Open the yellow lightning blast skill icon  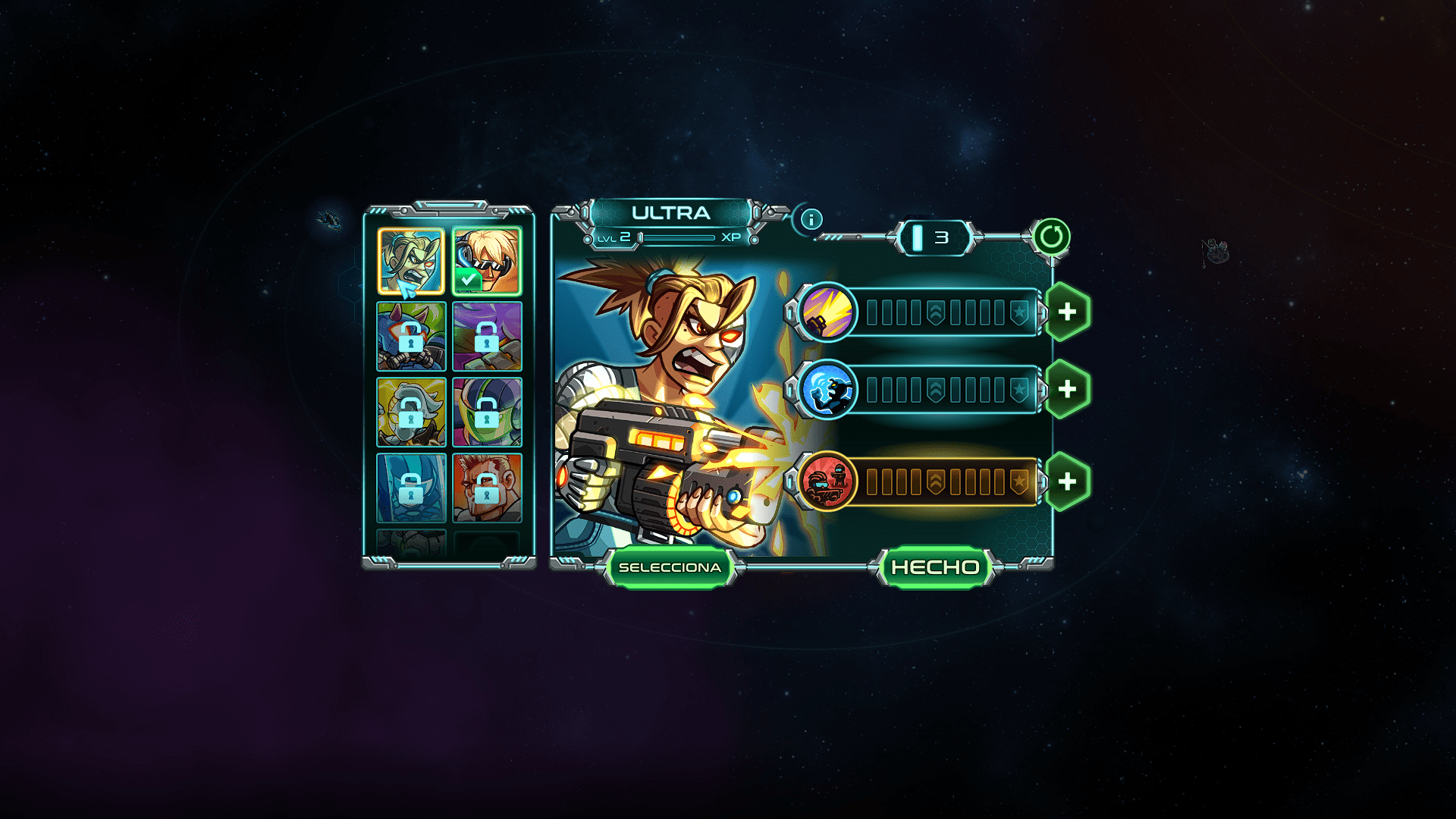click(827, 310)
